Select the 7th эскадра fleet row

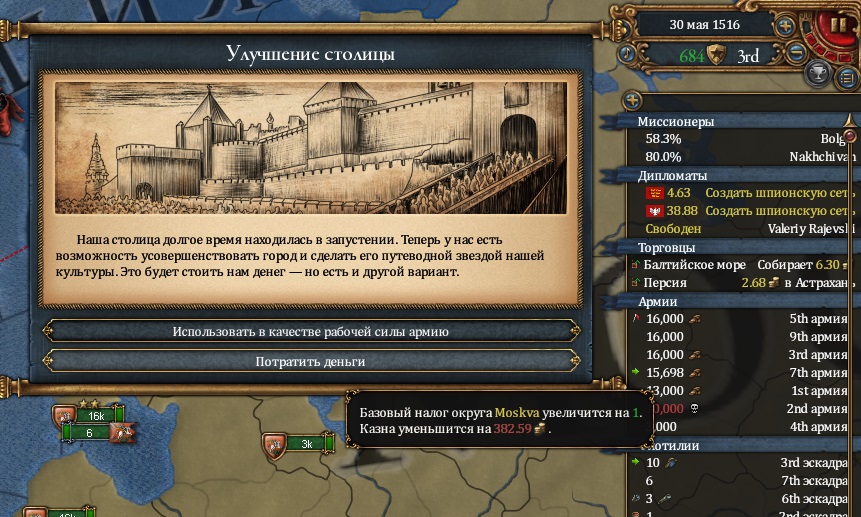(x=740, y=481)
